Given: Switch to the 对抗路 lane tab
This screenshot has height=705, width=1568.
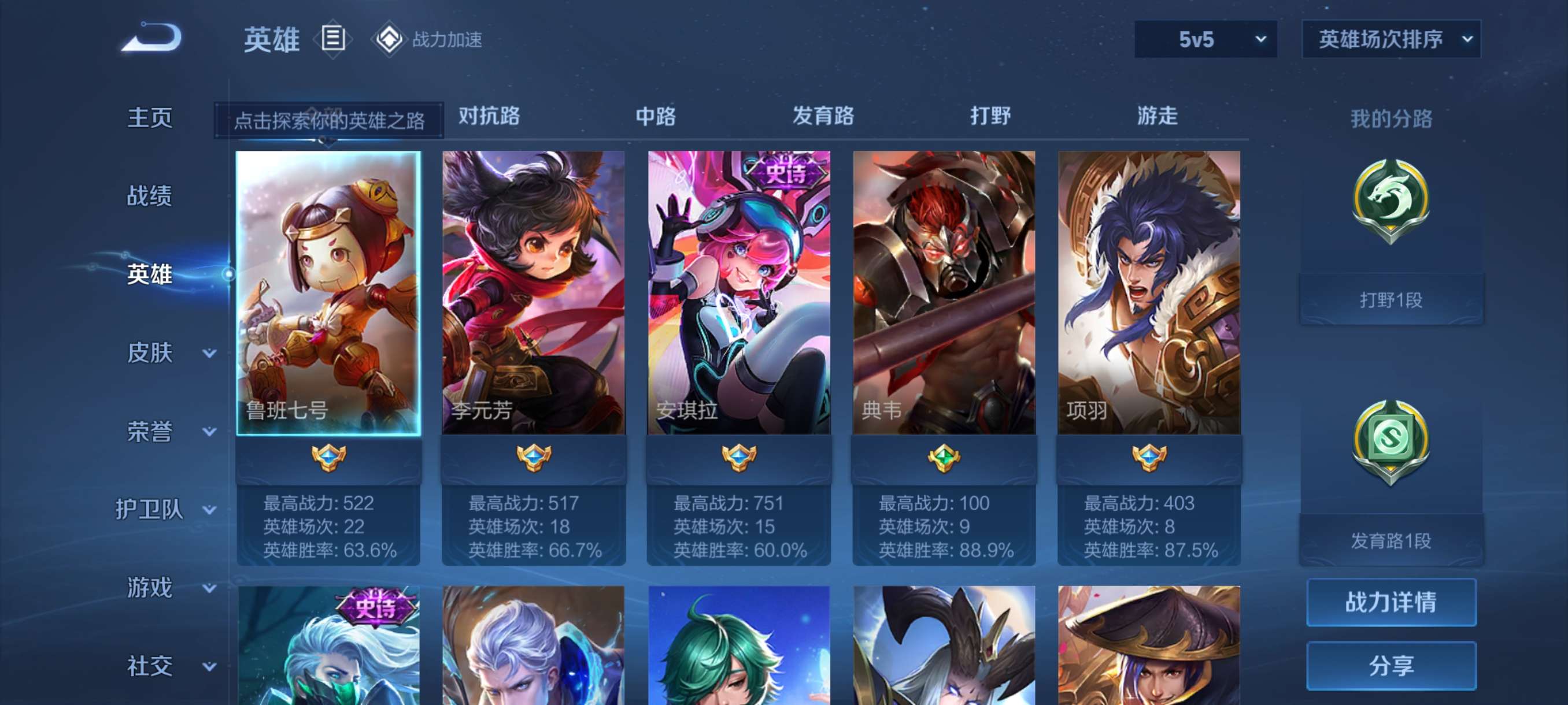Looking at the screenshot, I should pos(488,117).
